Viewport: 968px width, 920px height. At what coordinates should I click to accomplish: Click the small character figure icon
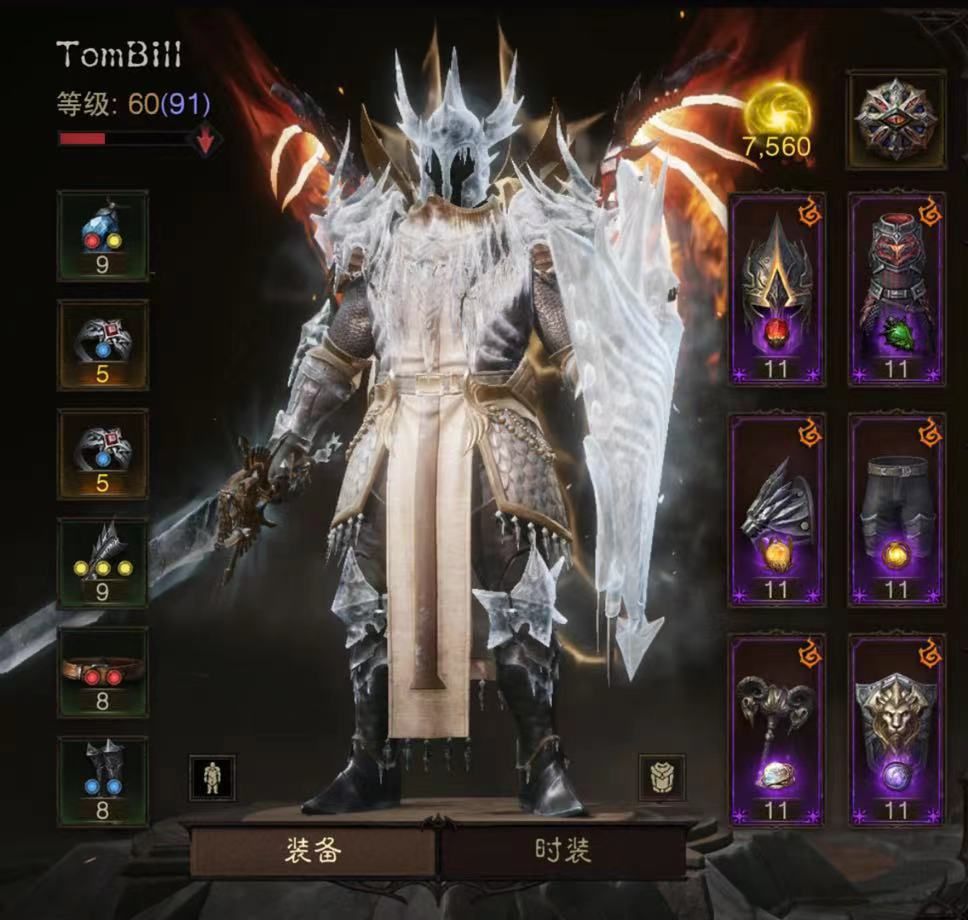click(x=212, y=777)
